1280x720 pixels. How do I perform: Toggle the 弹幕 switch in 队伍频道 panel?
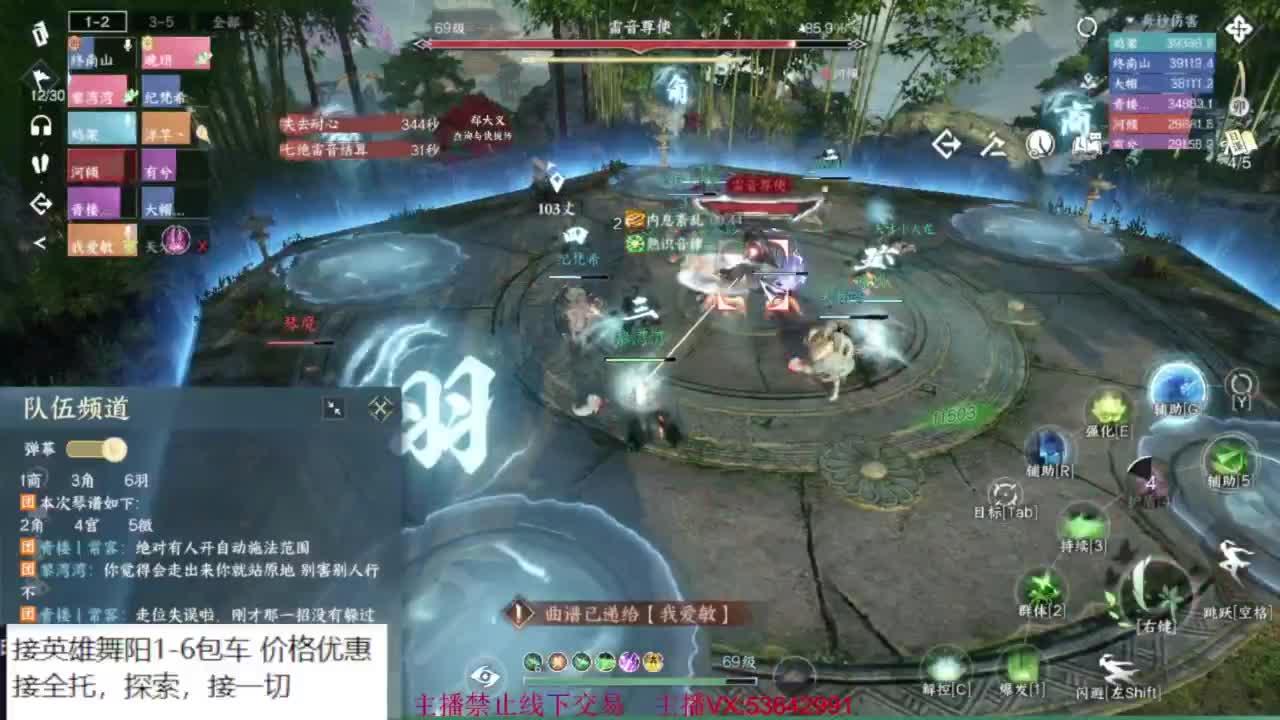[93, 451]
